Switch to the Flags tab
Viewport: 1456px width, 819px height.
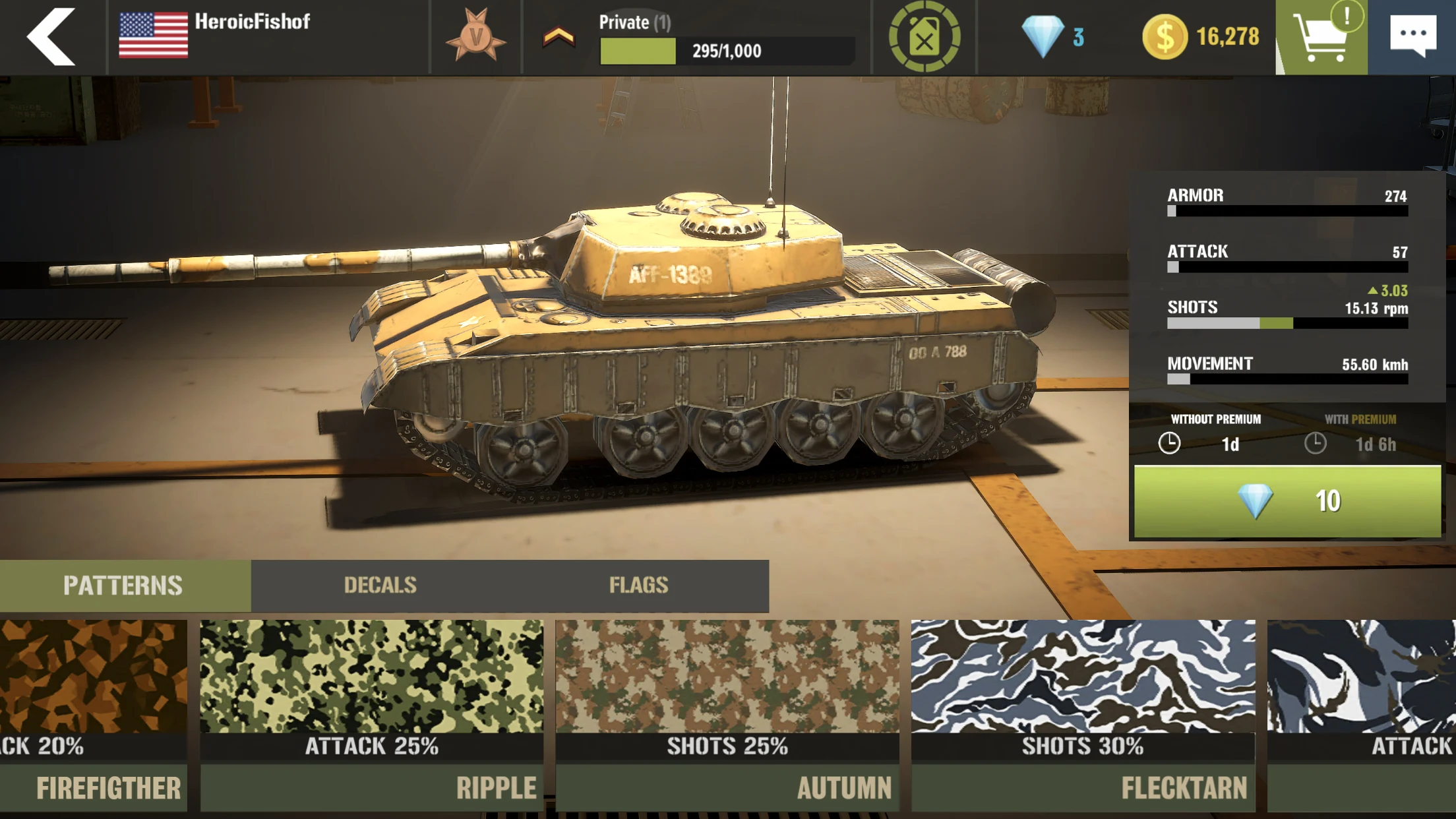click(639, 584)
